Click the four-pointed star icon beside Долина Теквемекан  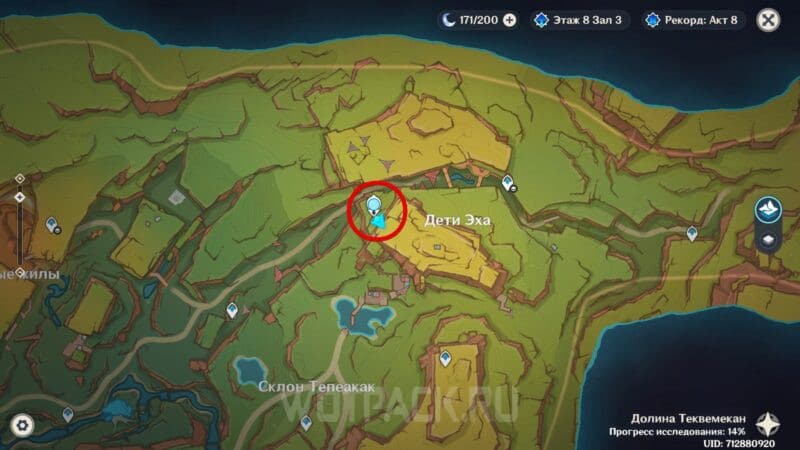(768, 423)
